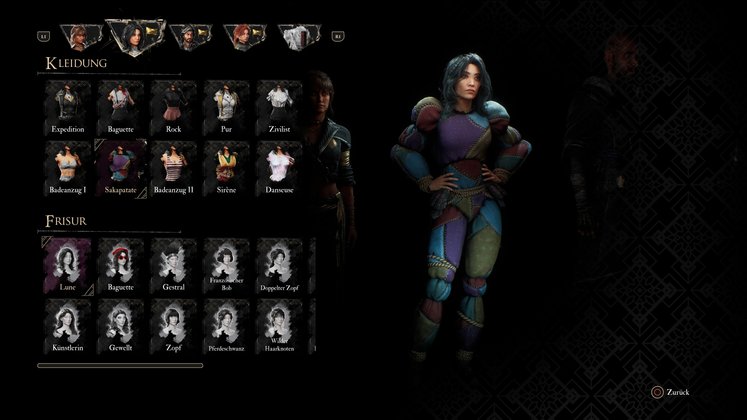Select the Sakapatate outfit tile
747x420 pixels.
pyautogui.click(x=121, y=167)
